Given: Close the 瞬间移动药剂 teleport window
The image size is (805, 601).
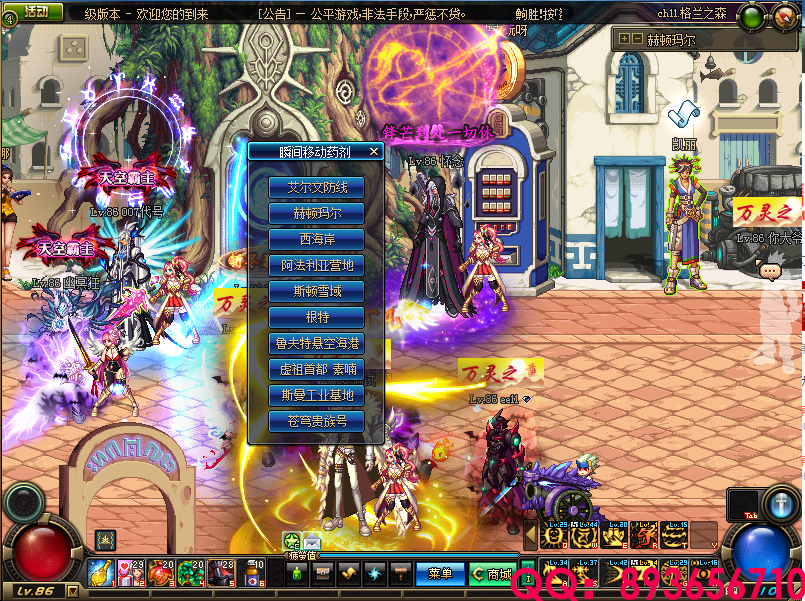Looking at the screenshot, I should [374, 152].
